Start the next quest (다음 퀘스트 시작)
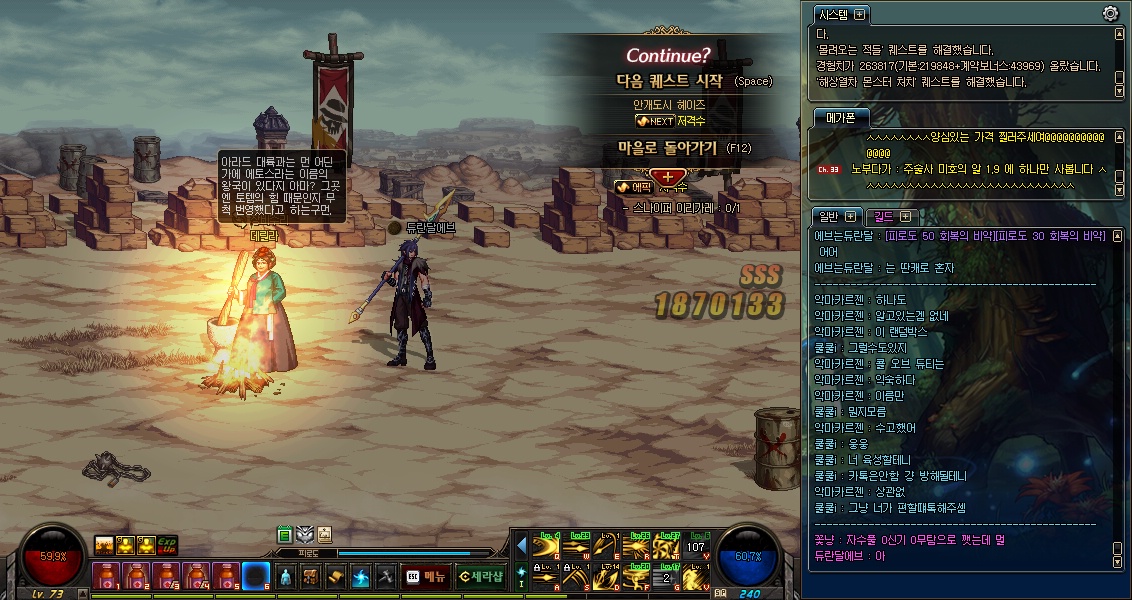Image resolution: width=1132 pixels, height=600 pixels. click(667, 81)
